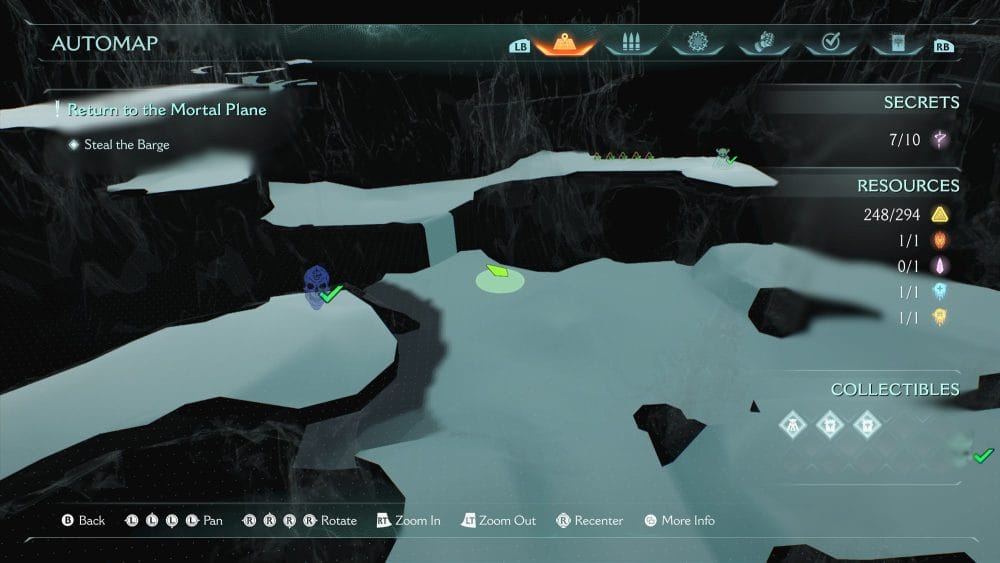Switch to the bullets weapons tab
The width and height of the screenshot is (1000, 563).
pos(630,44)
